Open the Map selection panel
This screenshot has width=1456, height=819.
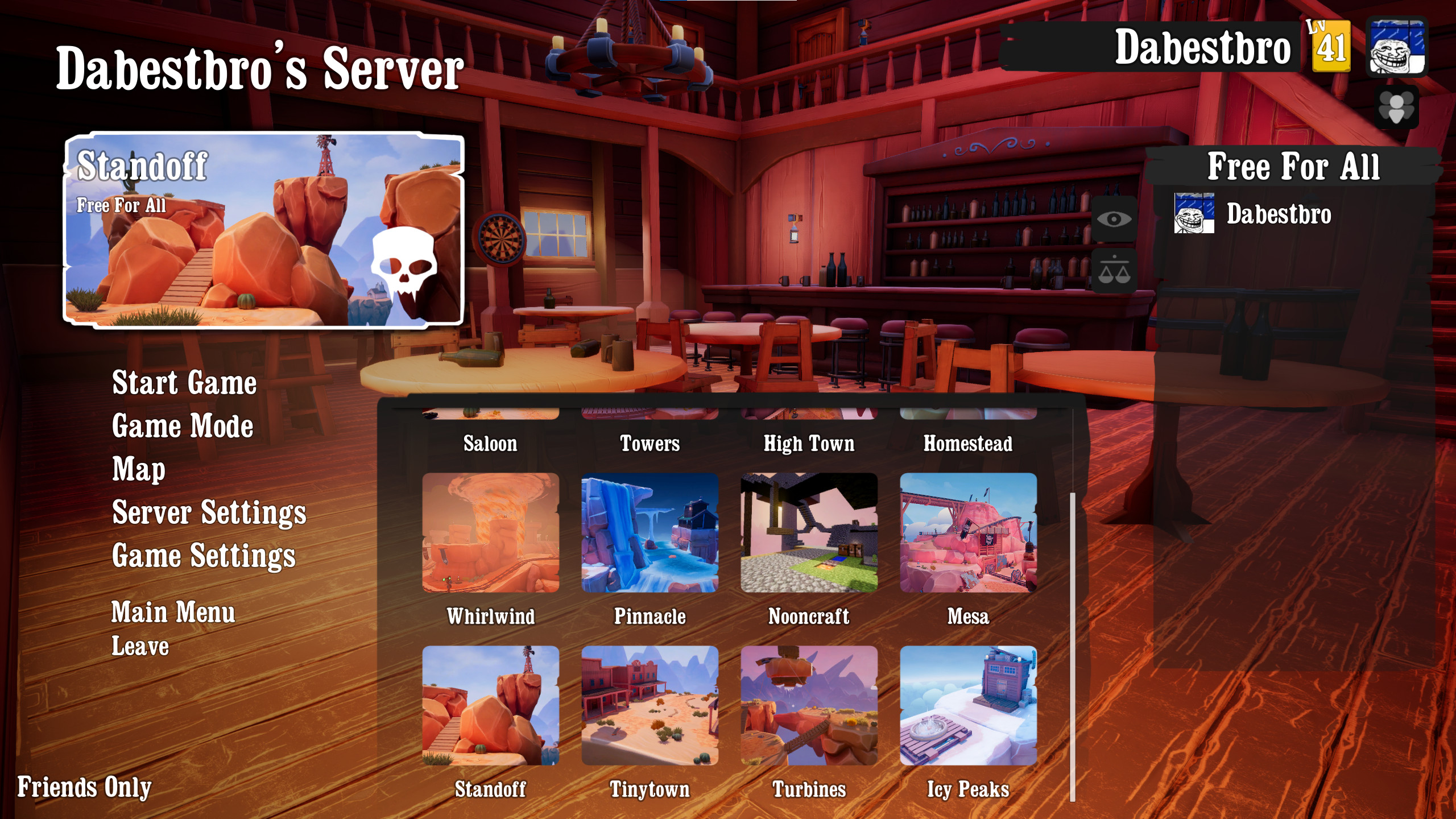click(x=138, y=470)
